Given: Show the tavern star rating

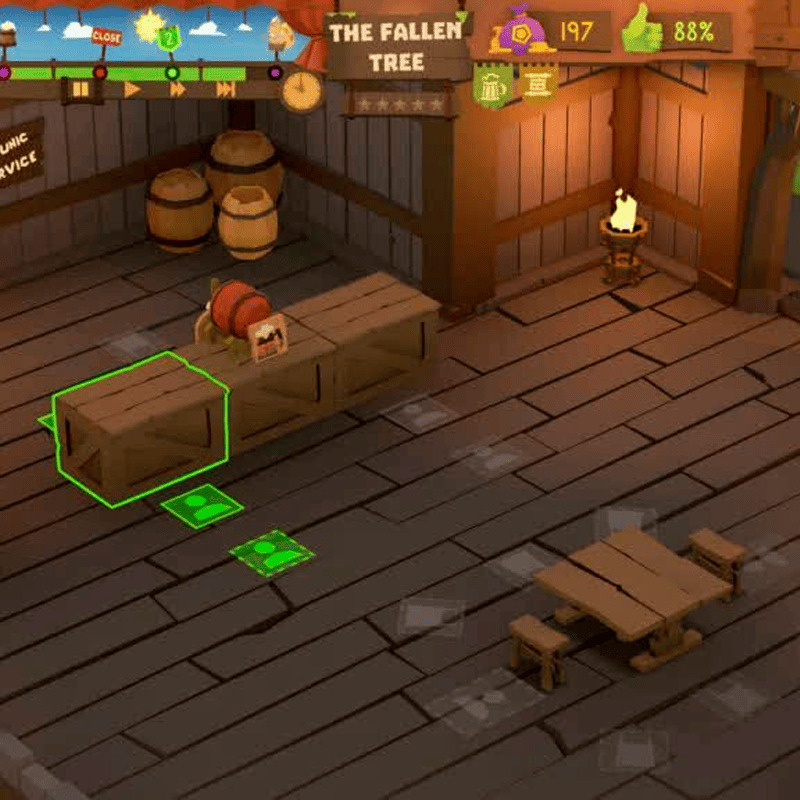Looking at the screenshot, I should click(399, 103).
